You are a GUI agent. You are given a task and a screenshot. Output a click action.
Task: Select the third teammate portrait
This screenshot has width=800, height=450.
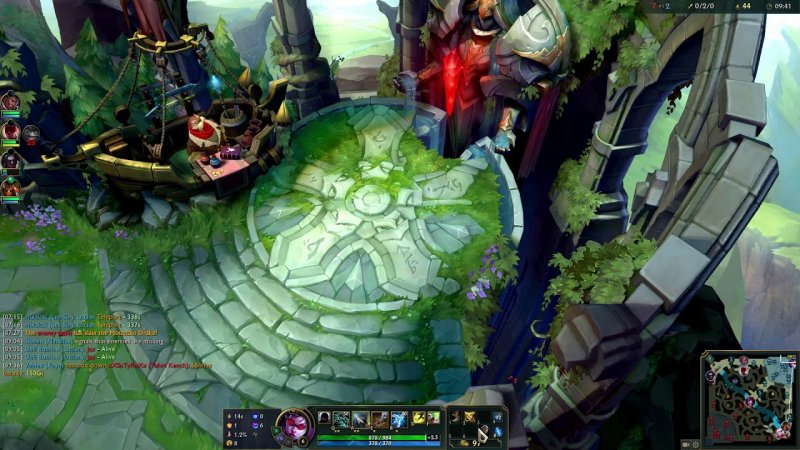tap(10, 159)
